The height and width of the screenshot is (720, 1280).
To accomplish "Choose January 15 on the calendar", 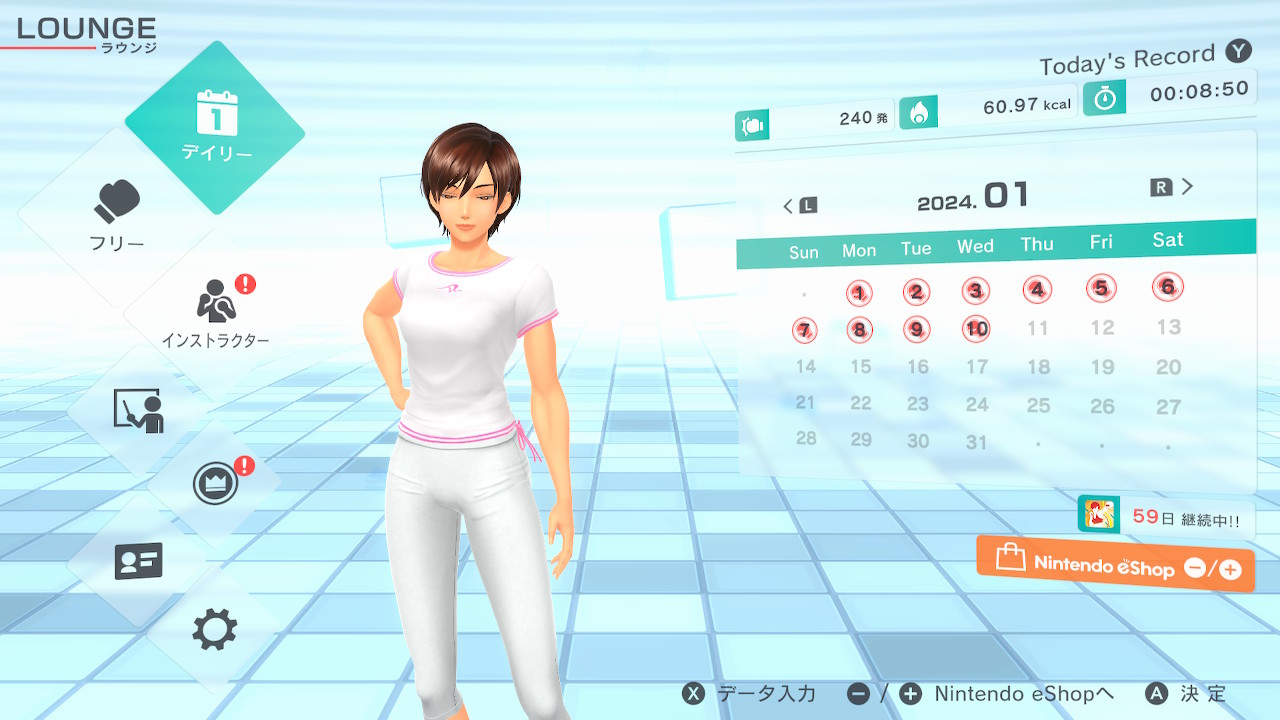I will pos(860,367).
